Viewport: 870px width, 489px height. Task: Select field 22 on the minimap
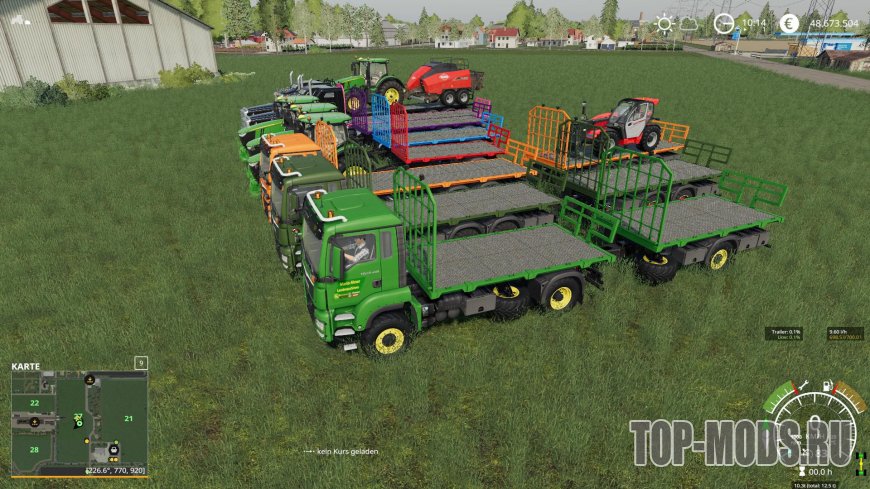[x=33, y=403]
